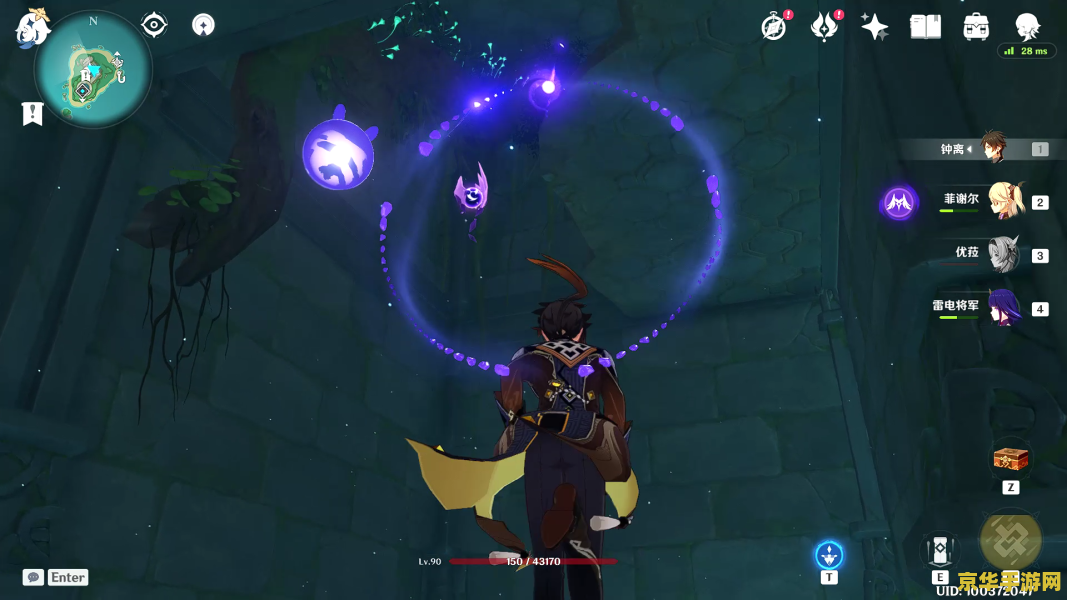Screen dimensions: 1067x600
Task: Click the glowing blue T-key ability icon
Action: tap(829, 554)
